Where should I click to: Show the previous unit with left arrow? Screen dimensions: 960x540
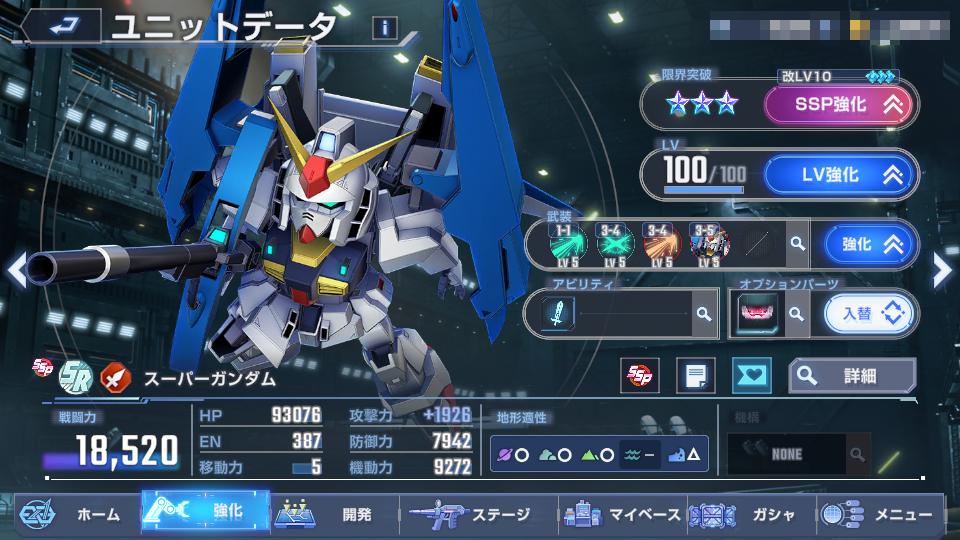[x=16, y=268]
